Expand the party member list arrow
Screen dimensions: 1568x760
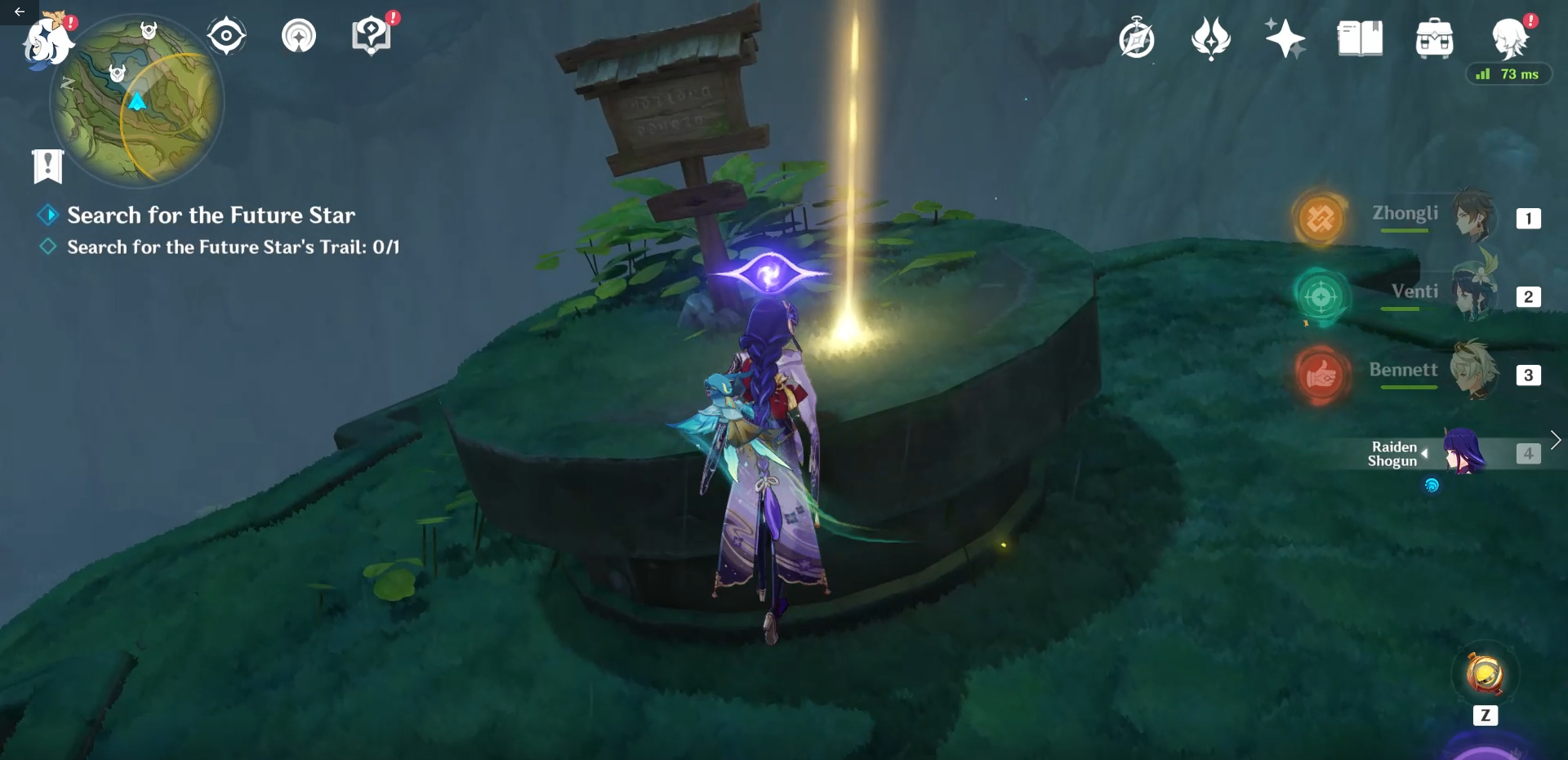pos(1557,439)
